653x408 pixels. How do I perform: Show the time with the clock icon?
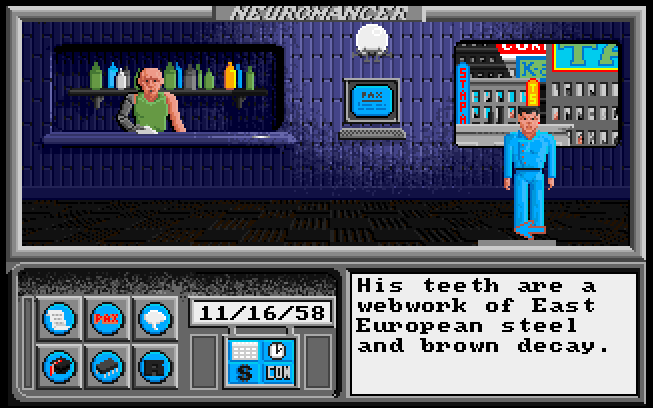[x=276, y=350]
